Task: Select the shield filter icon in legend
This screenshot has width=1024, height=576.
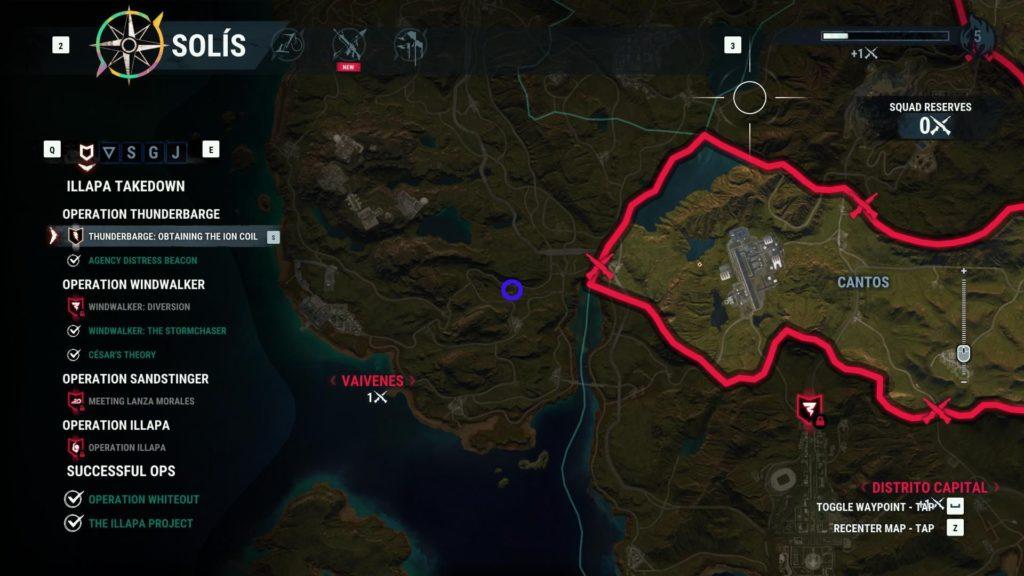Action: (x=85, y=153)
